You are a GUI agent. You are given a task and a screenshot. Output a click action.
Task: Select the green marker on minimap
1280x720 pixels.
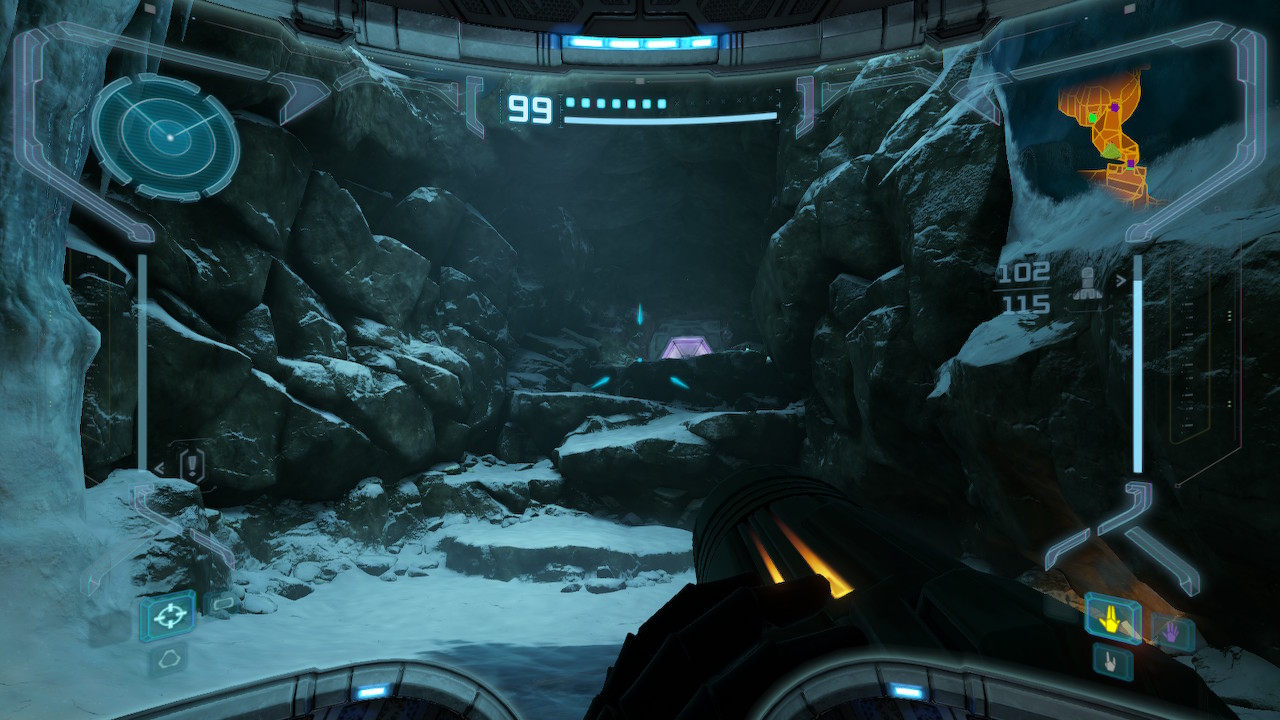pos(1093,118)
